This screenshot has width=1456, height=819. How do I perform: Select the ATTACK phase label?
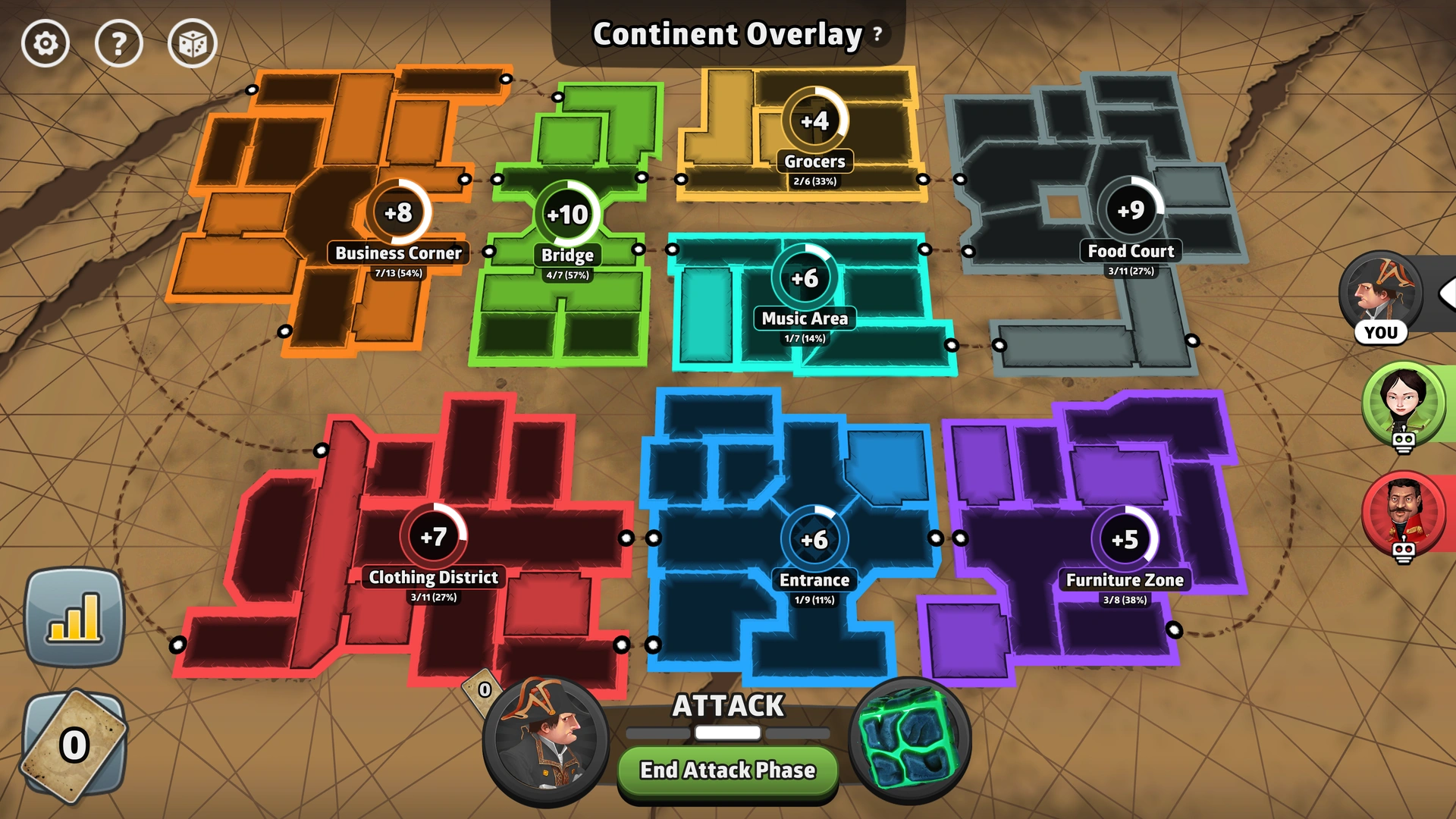[x=726, y=705]
